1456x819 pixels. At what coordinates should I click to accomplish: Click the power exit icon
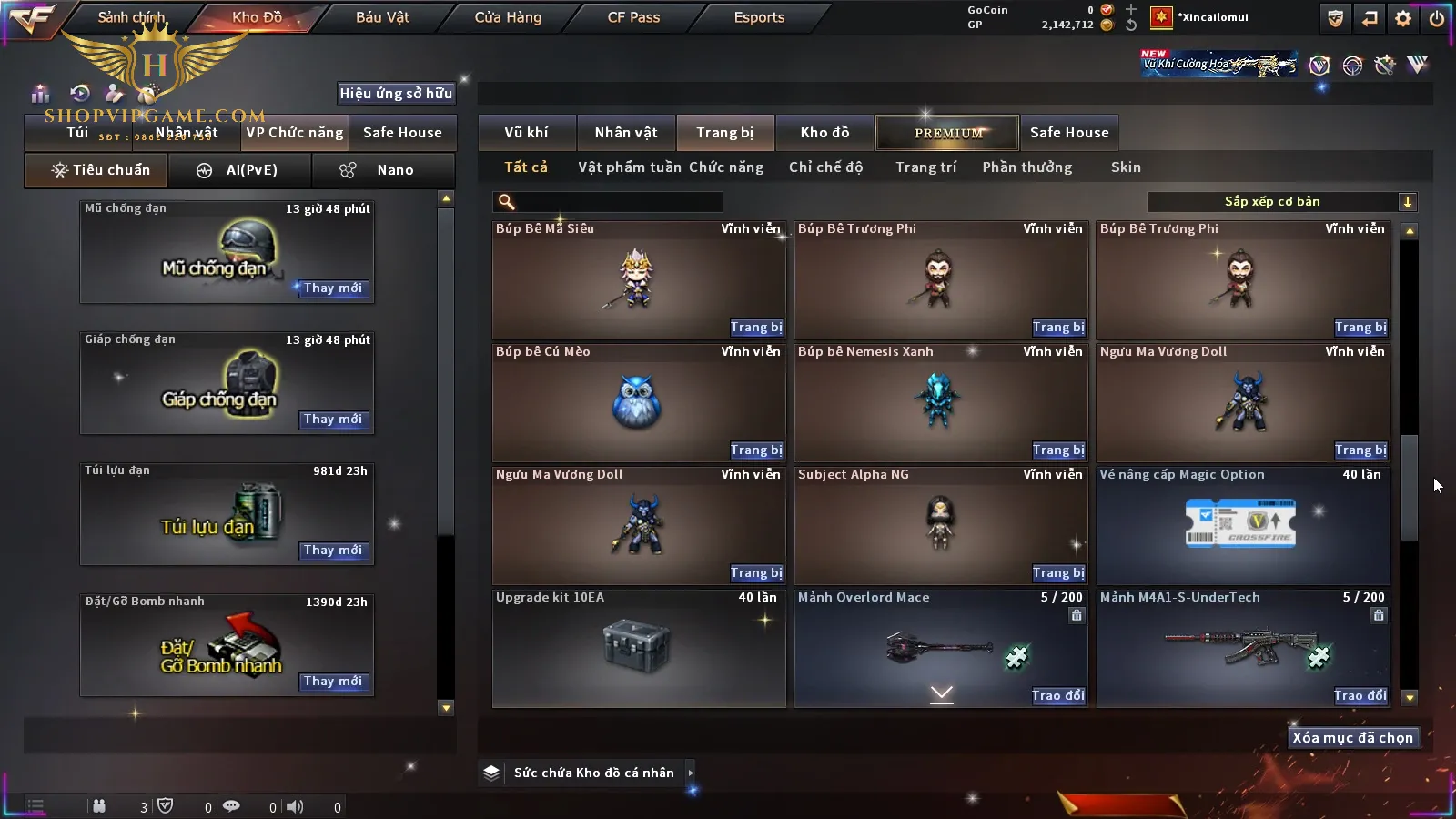[1437, 18]
